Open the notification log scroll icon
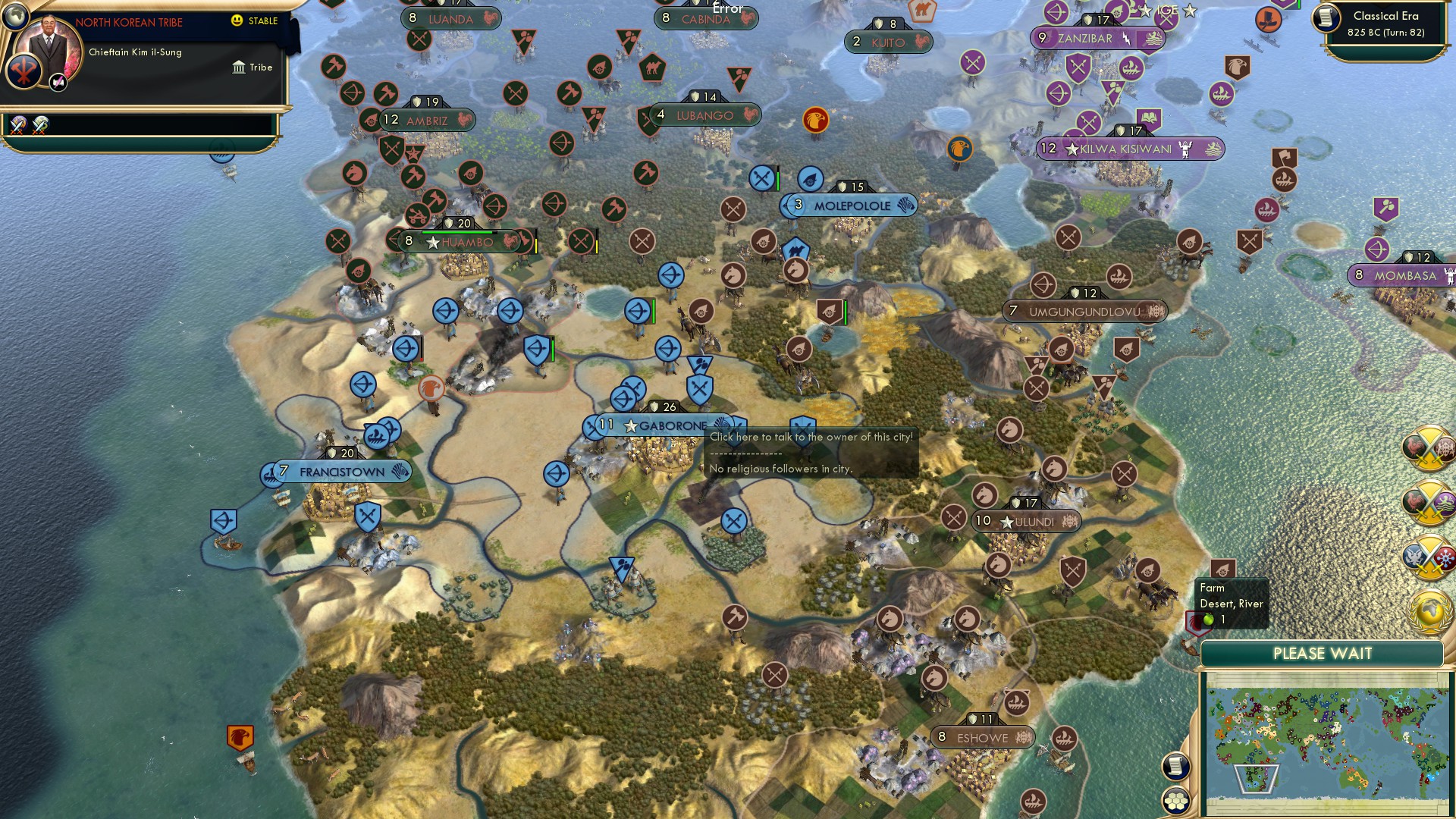Screen dimensions: 1456x819 coord(1175,767)
